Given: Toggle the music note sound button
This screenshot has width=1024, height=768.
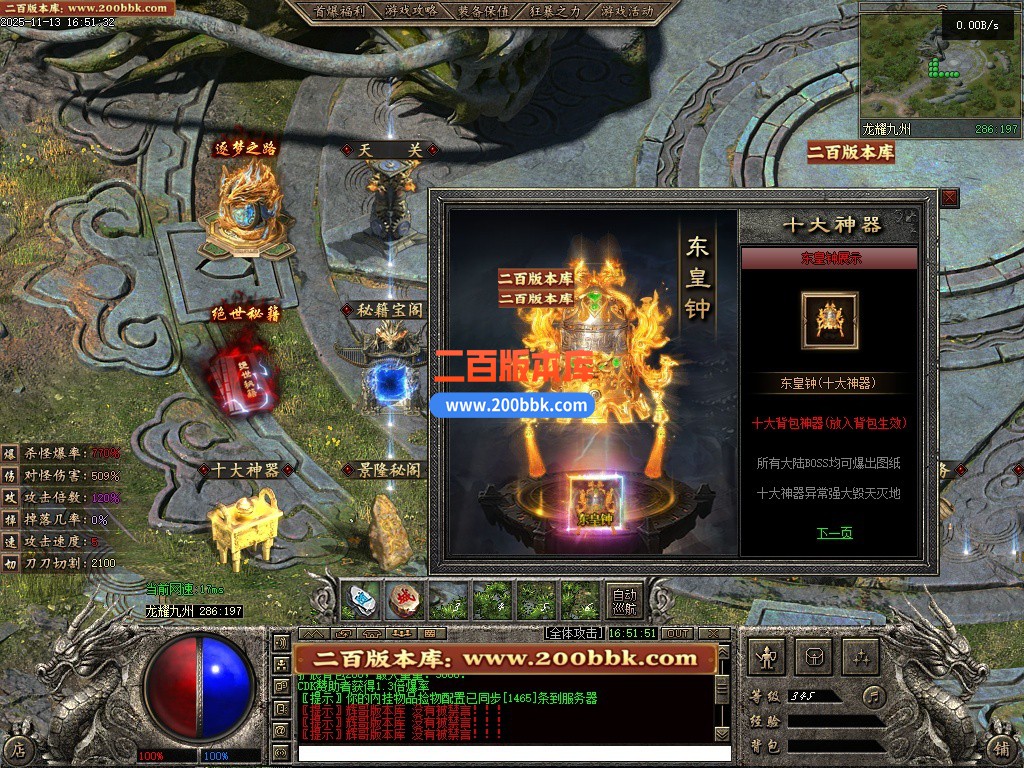Looking at the screenshot, I should [875, 695].
